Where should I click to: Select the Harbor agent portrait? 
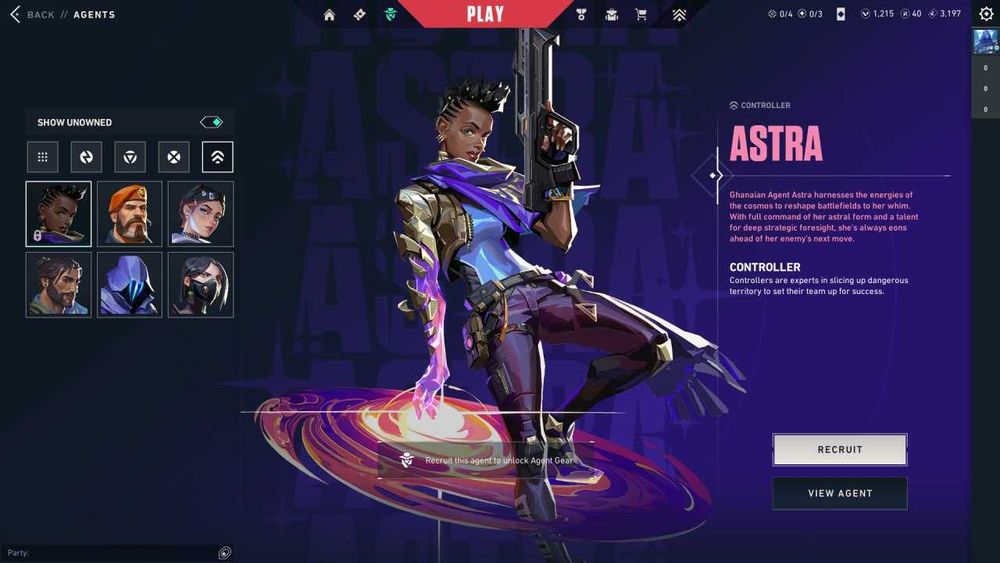(58, 284)
